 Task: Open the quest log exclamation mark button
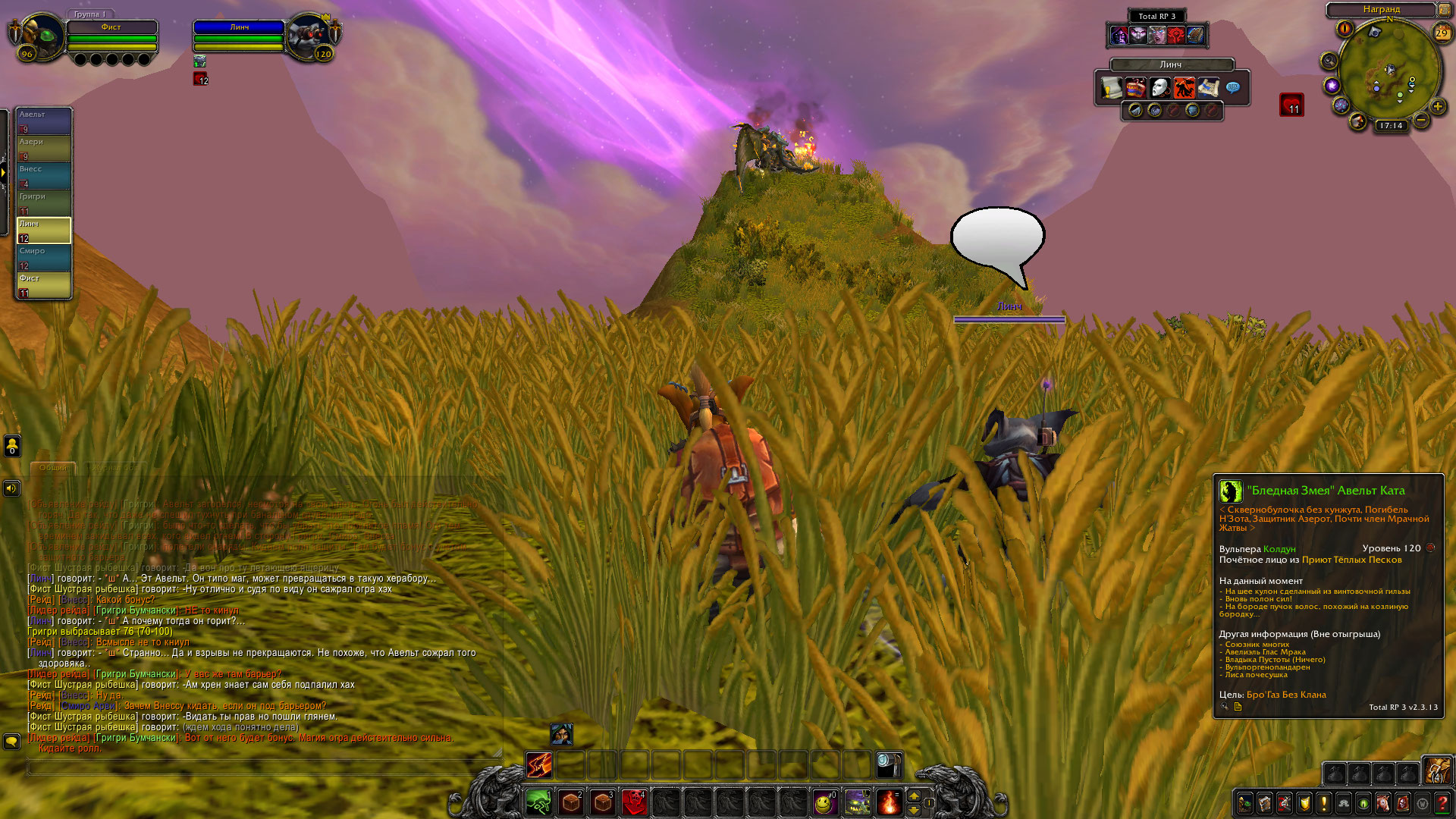(x=1324, y=803)
